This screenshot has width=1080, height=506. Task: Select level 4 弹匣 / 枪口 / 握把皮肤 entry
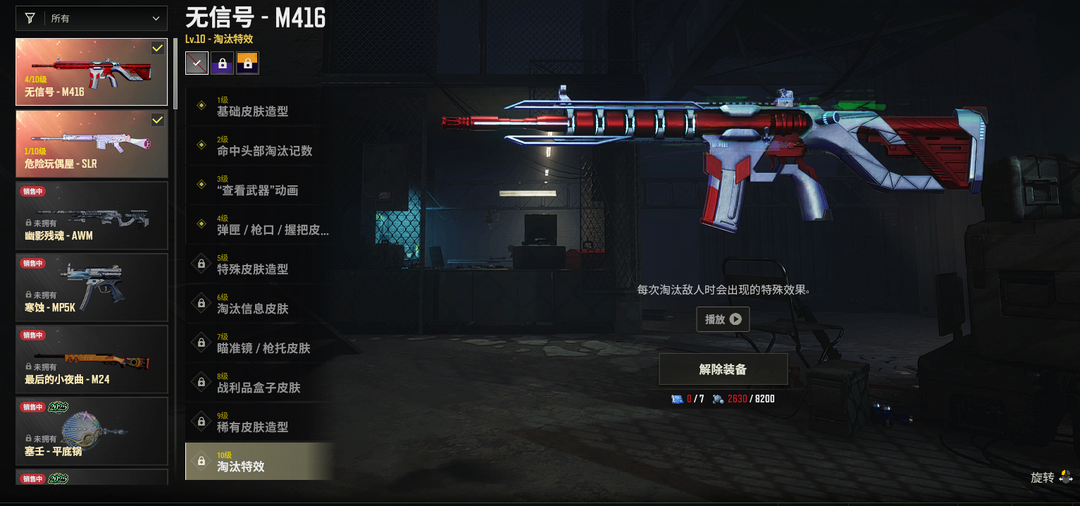coord(258,225)
